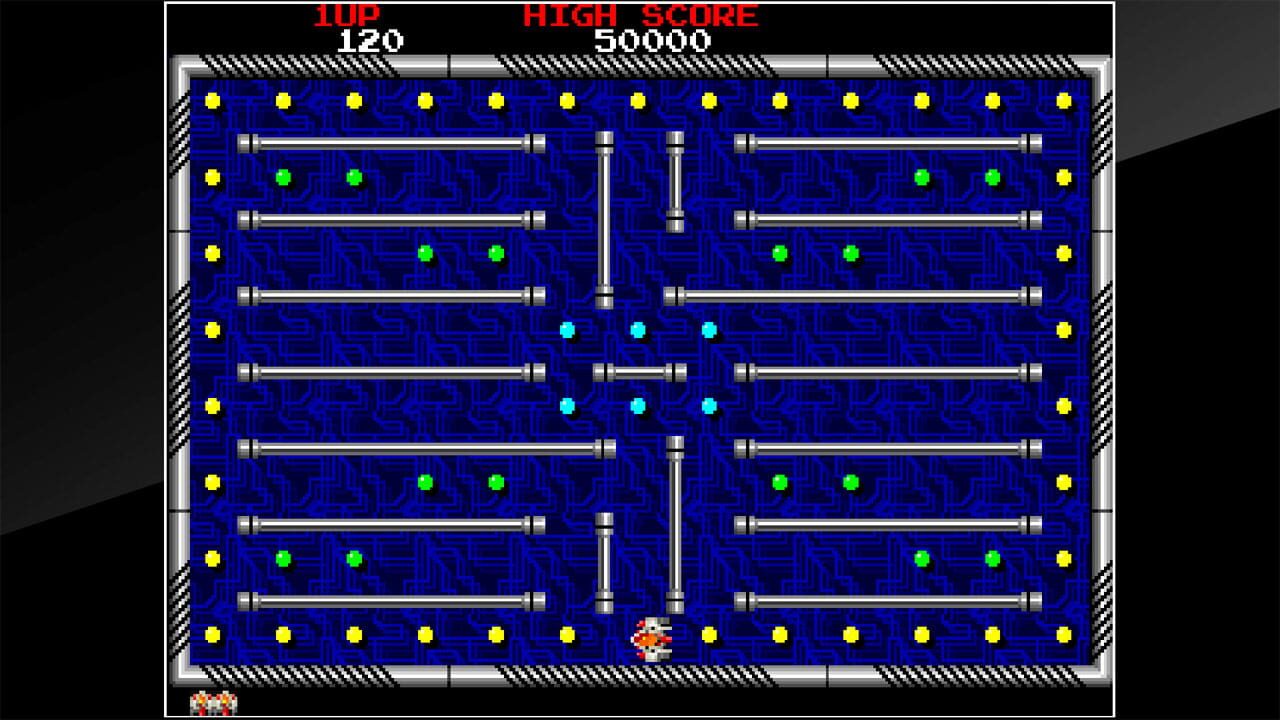This screenshot has height=720, width=1280.
Task: Click the green dot near top-right area
Action: (921, 176)
